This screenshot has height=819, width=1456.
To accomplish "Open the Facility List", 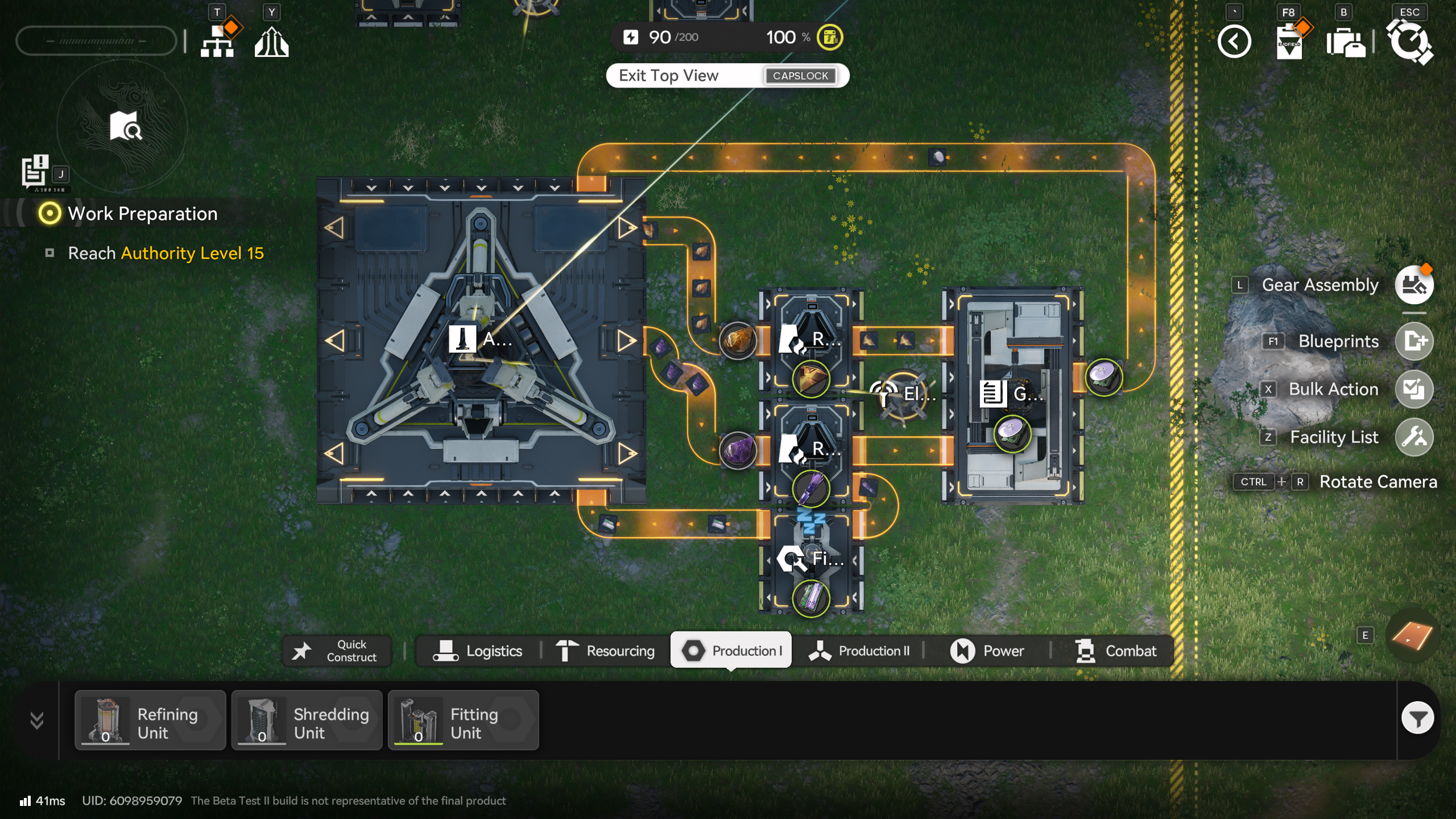I will (1414, 437).
